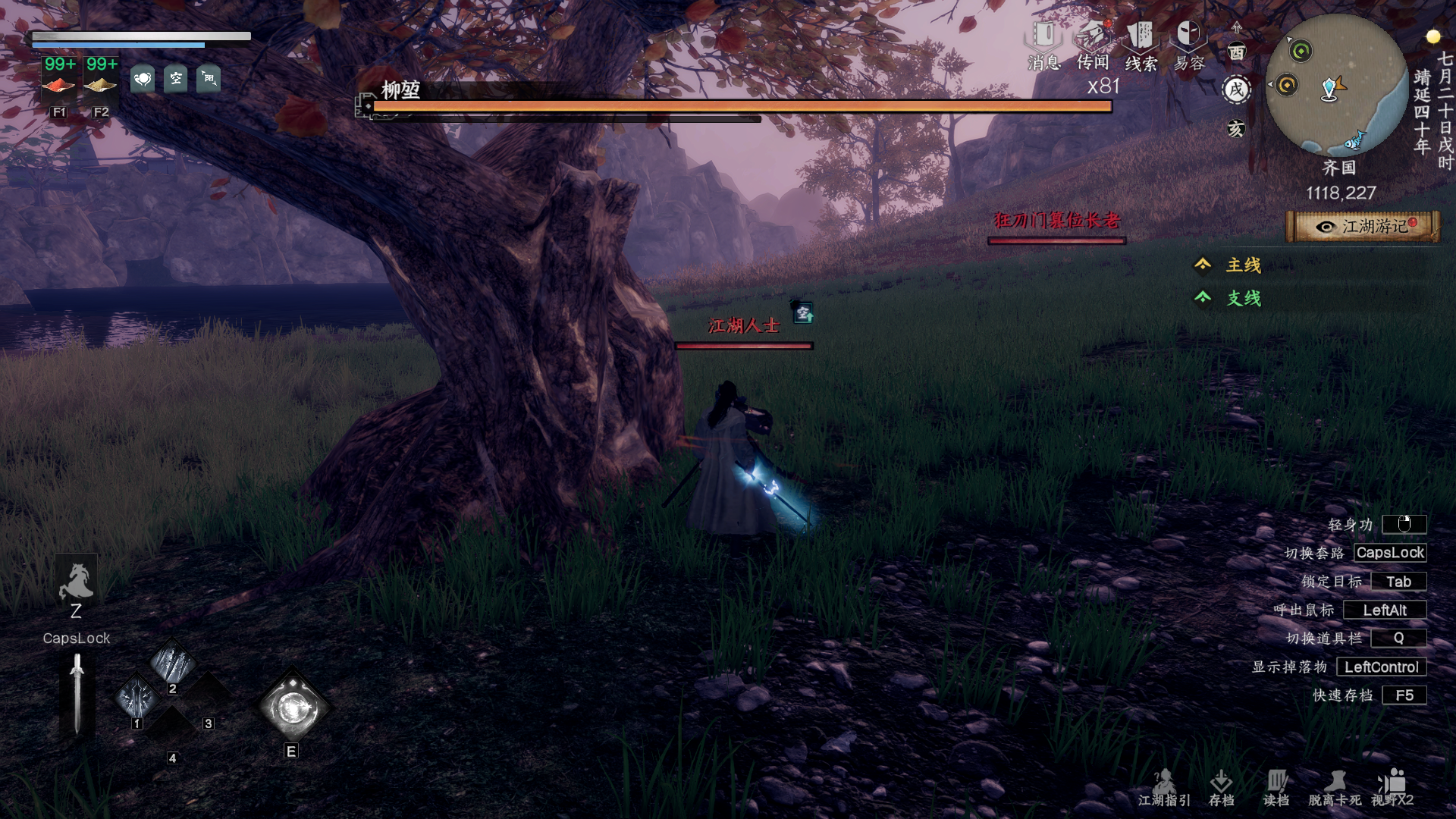The height and width of the screenshot is (819, 1456).
Task: Summon the horse mount icon
Action: tap(76, 582)
